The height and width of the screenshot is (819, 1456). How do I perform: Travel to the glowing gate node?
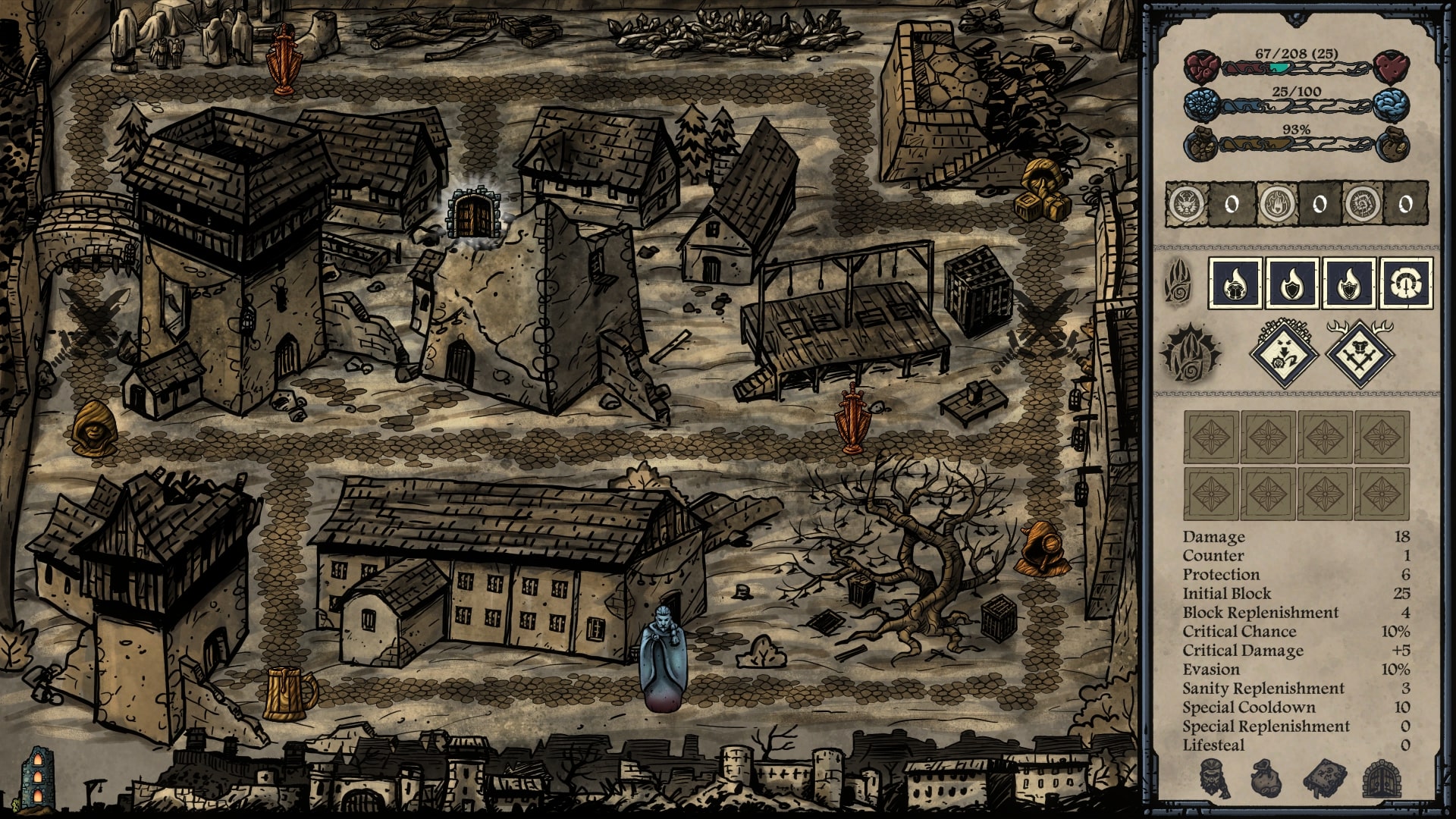pyautogui.click(x=472, y=214)
